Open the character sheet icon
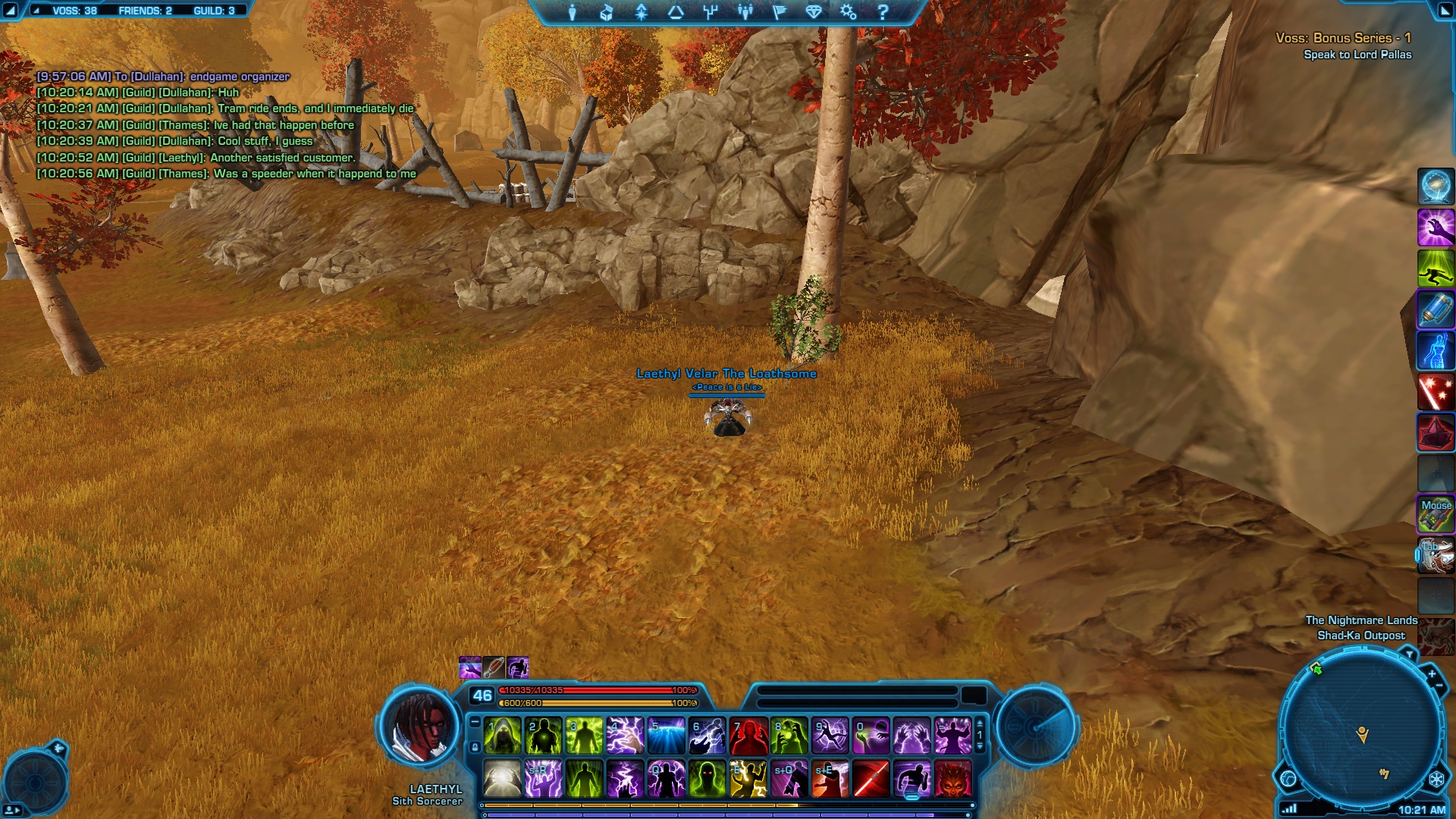The height and width of the screenshot is (819, 1456). tap(573, 12)
